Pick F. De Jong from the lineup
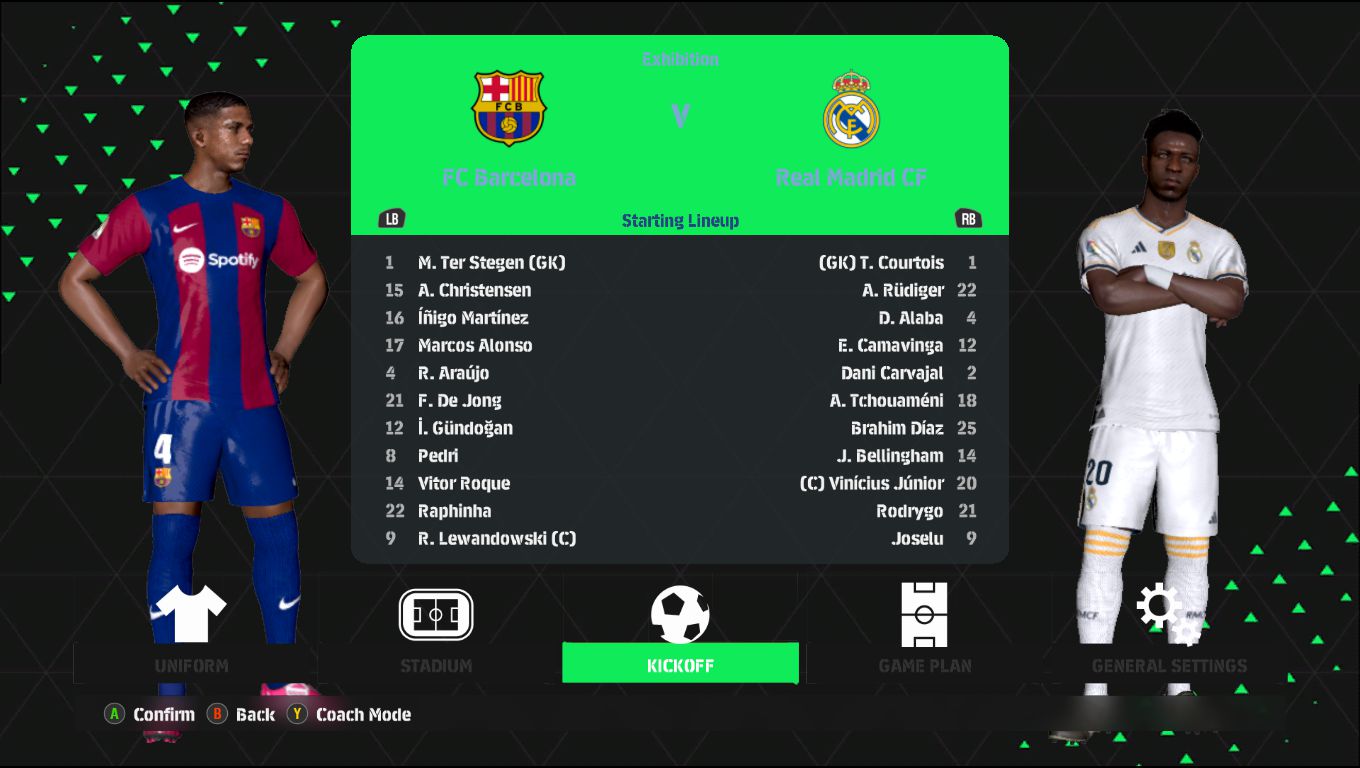This screenshot has width=1360, height=768. (x=459, y=401)
